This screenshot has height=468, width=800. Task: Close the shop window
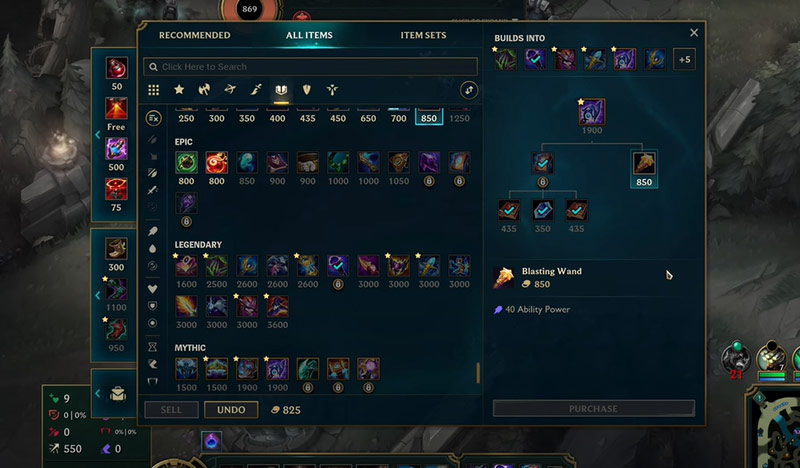tap(694, 33)
